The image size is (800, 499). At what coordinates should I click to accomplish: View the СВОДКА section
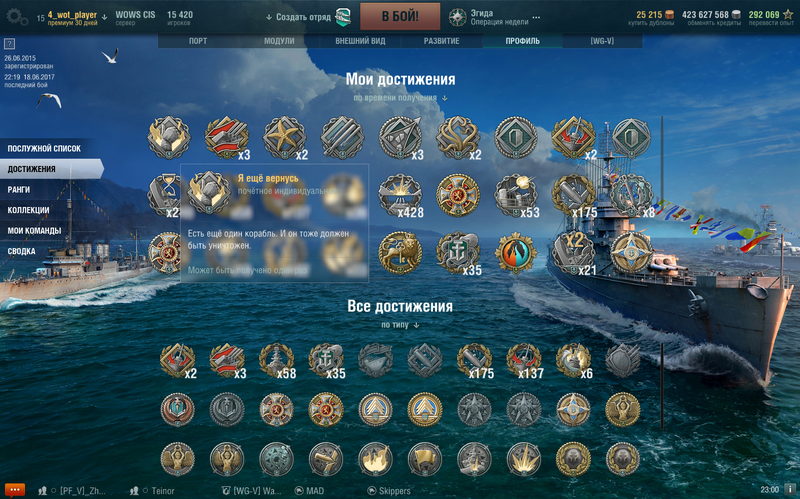[22, 251]
